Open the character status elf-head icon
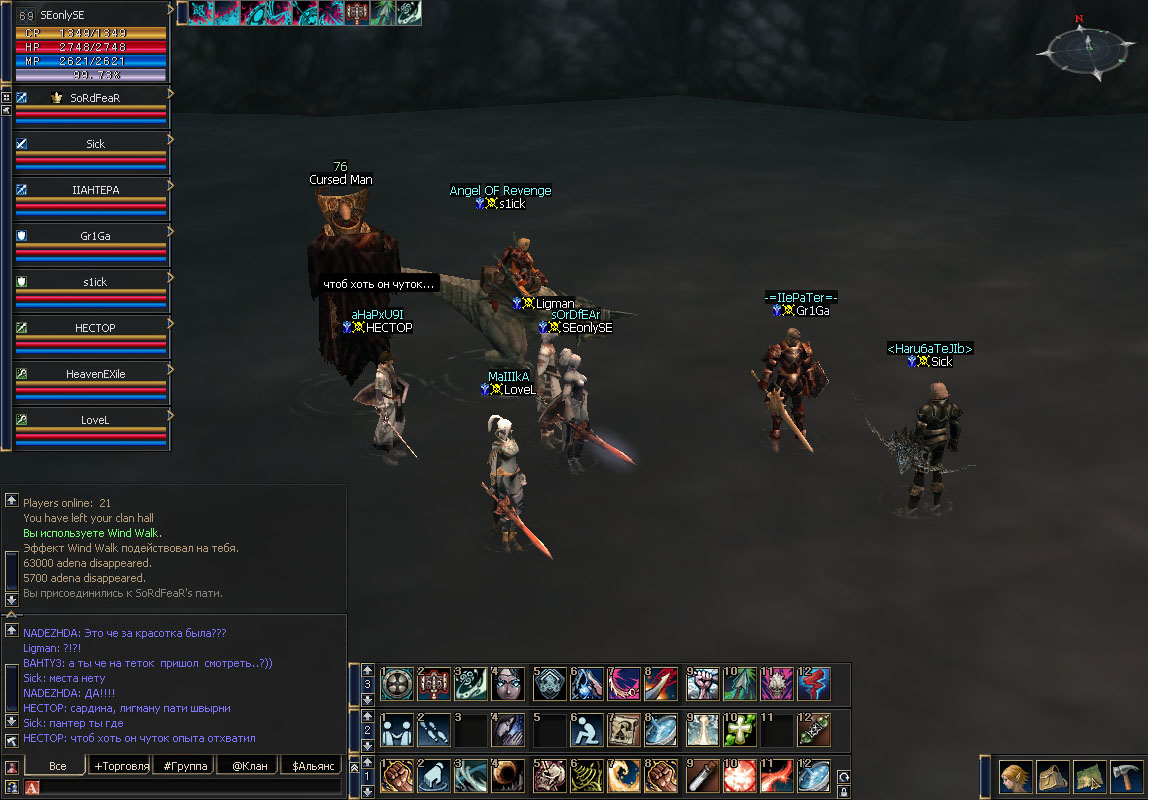The width and height of the screenshot is (1152, 800). 1016,776
